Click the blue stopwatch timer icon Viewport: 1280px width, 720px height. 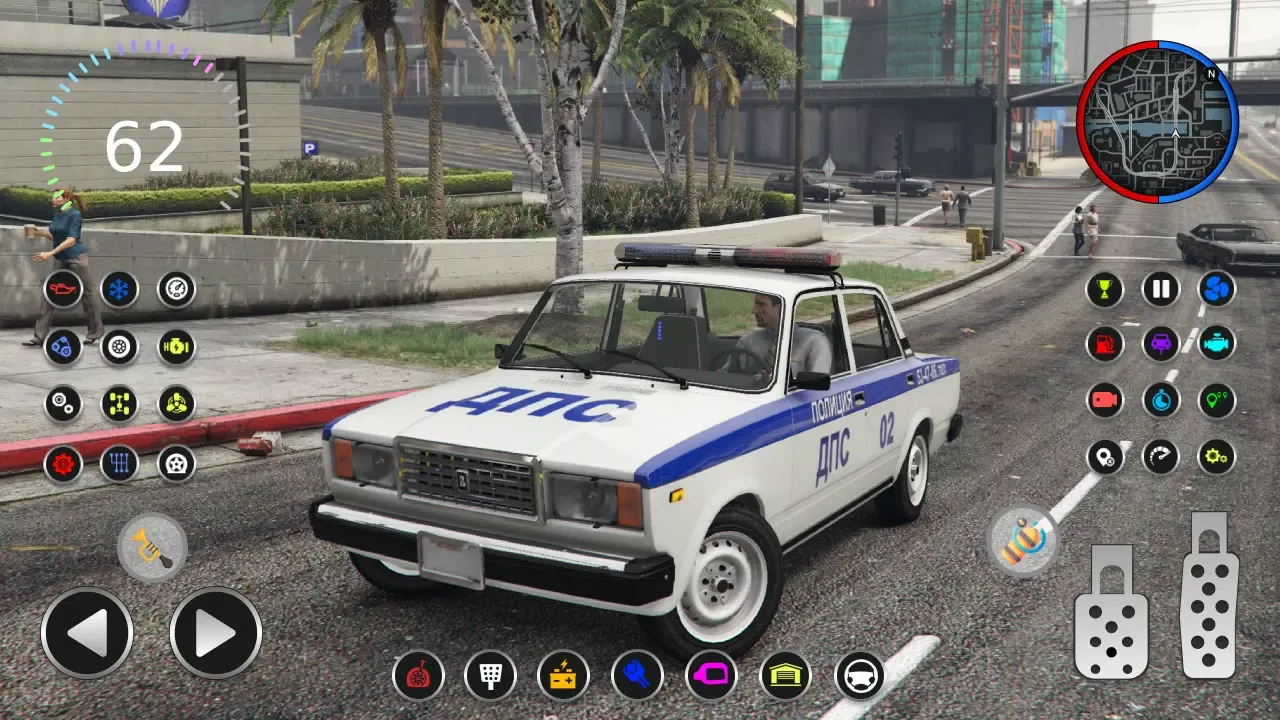(1161, 399)
